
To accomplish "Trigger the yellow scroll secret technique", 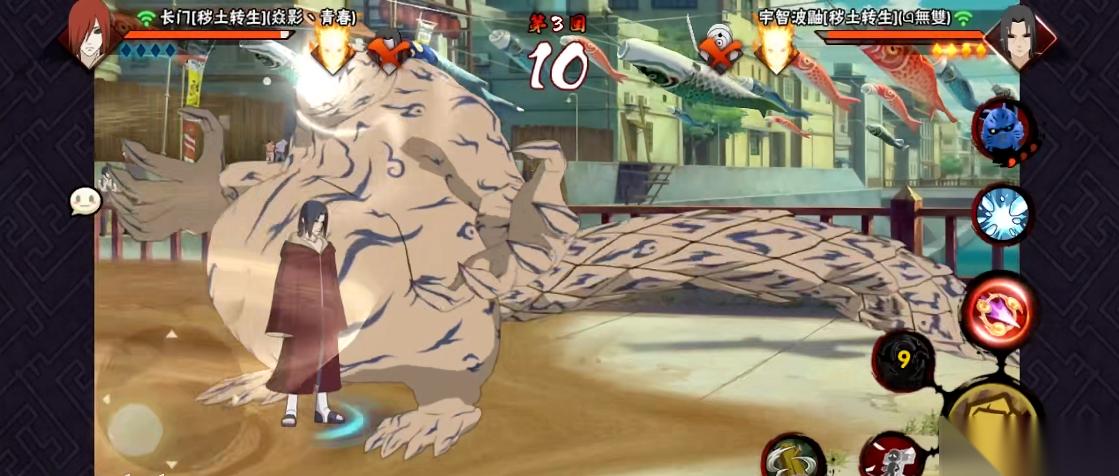I will (793, 456).
